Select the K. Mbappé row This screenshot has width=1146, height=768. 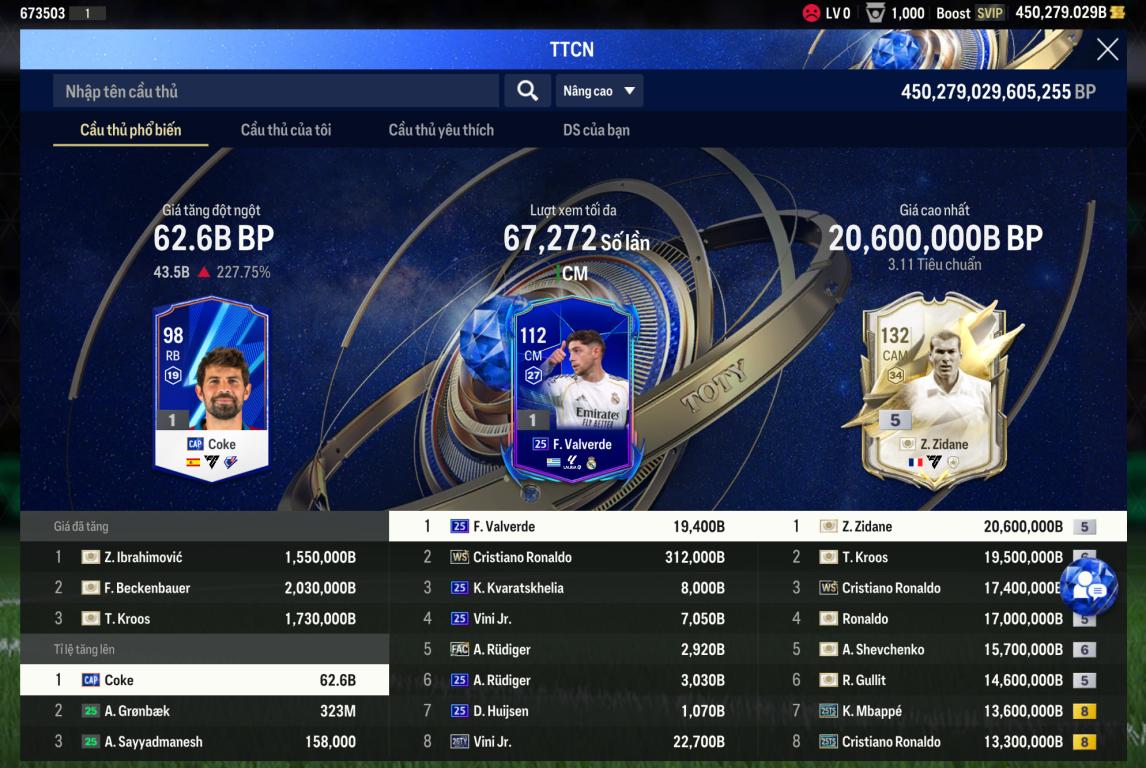pos(942,711)
